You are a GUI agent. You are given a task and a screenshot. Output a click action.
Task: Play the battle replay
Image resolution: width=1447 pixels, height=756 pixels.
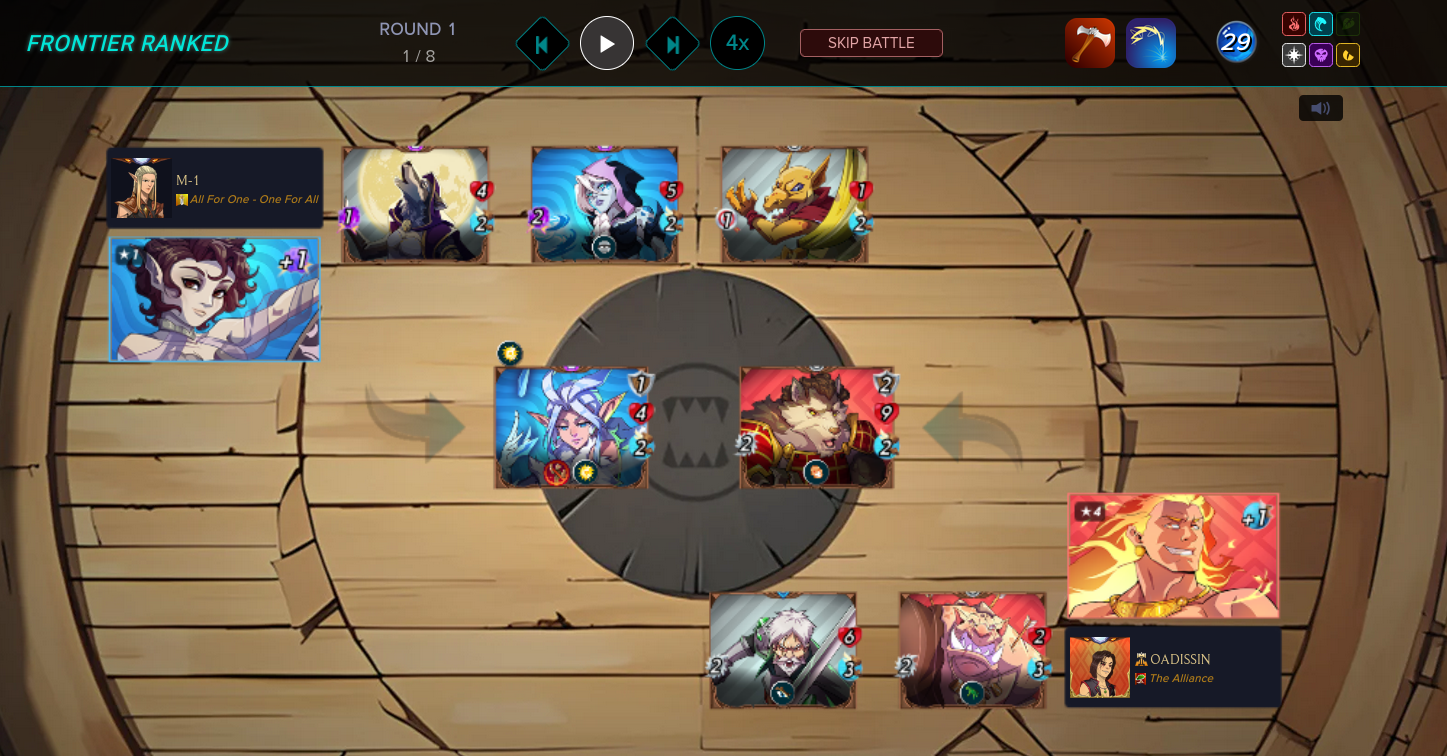pos(607,44)
